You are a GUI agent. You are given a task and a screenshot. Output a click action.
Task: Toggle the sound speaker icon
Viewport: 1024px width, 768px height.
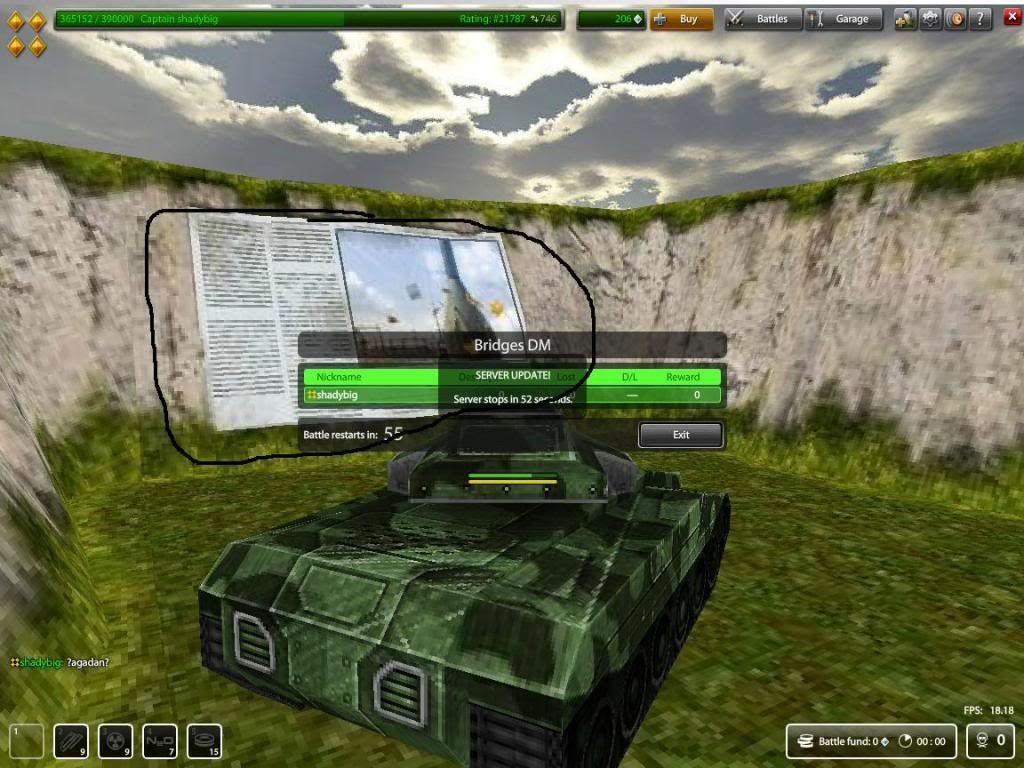point(955,19)
